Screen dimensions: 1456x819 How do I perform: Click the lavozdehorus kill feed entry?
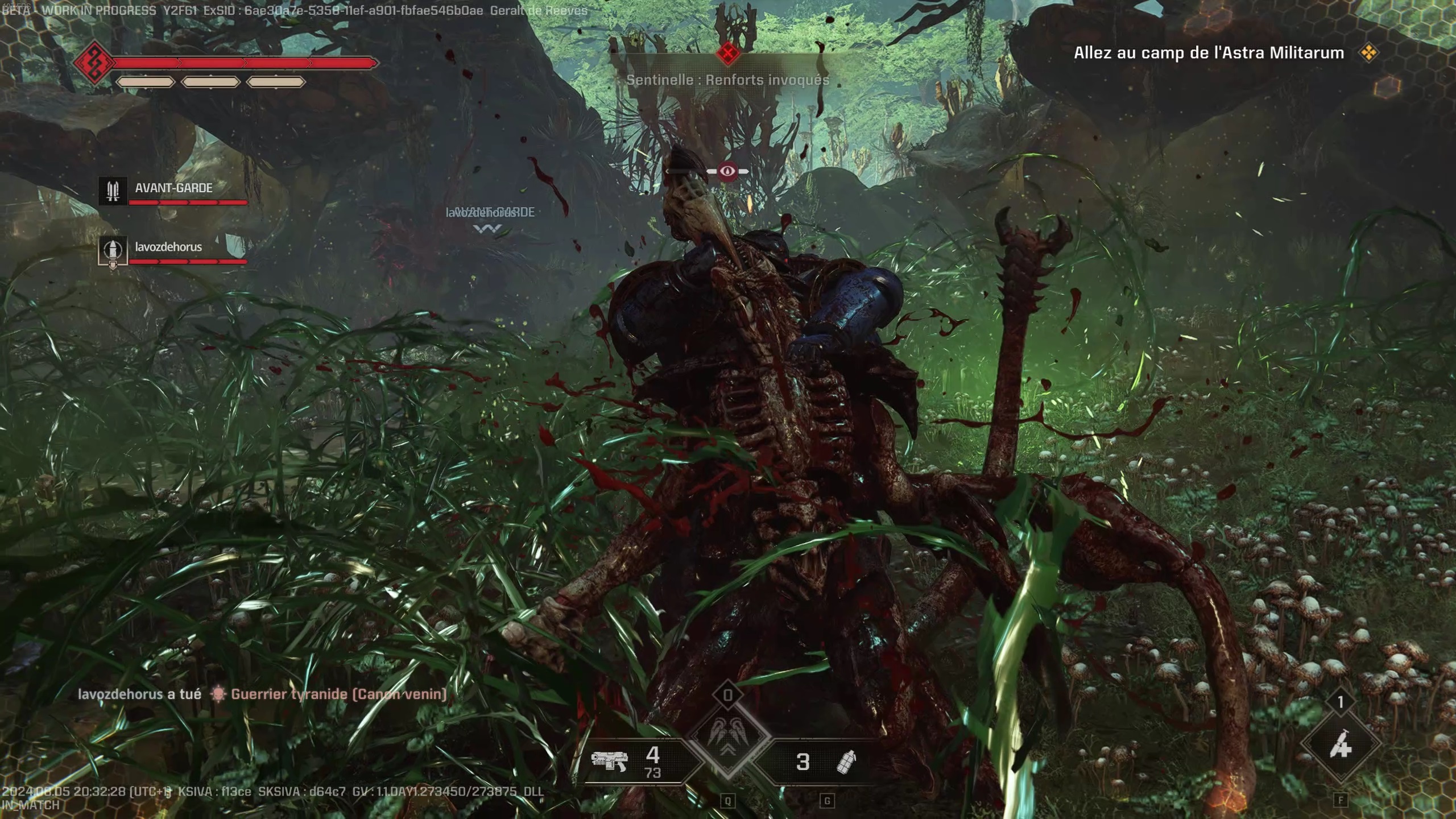click(x=262, y=694)
